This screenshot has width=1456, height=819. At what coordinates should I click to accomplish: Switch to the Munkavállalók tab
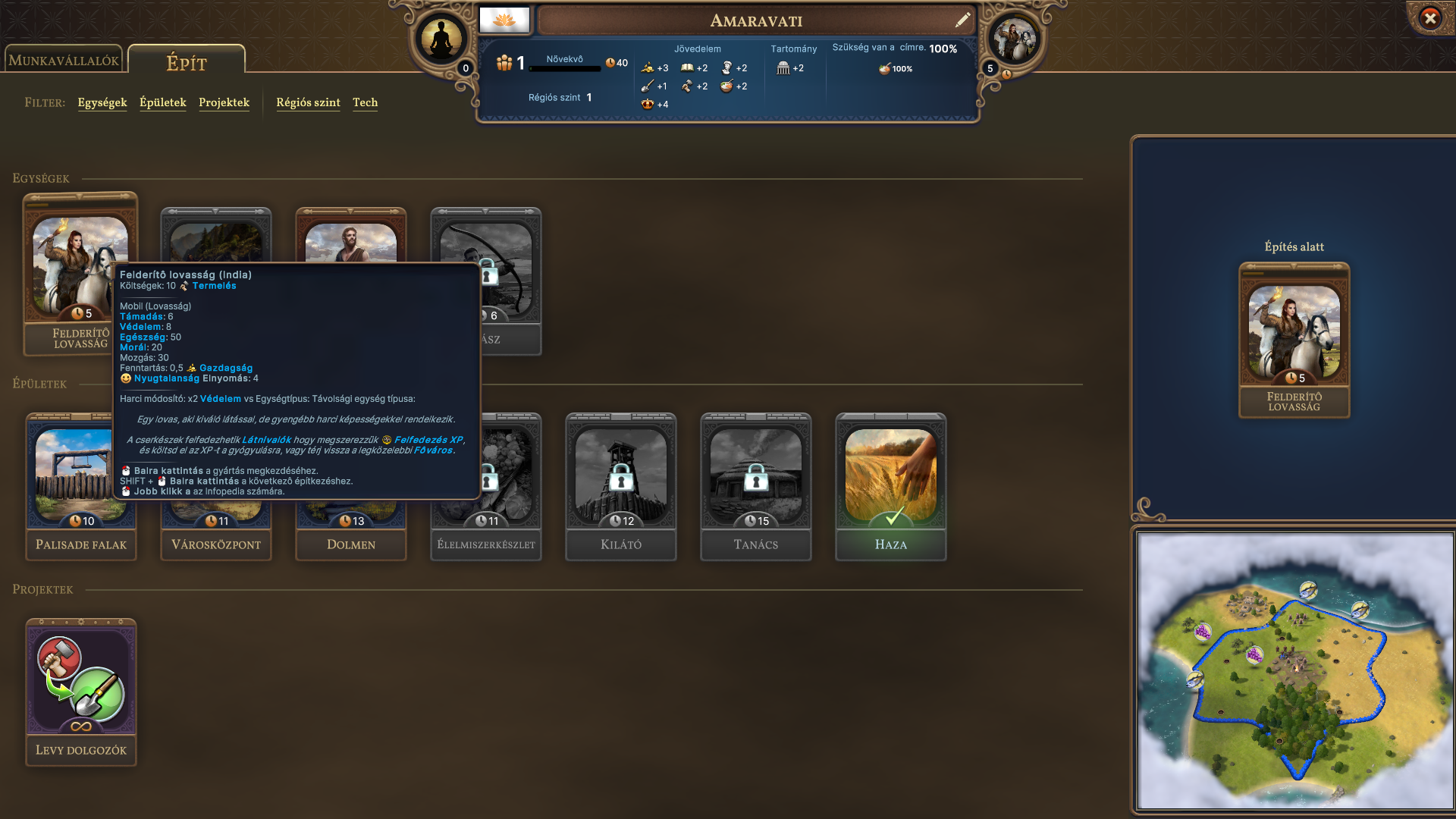[x=64, y=61]
